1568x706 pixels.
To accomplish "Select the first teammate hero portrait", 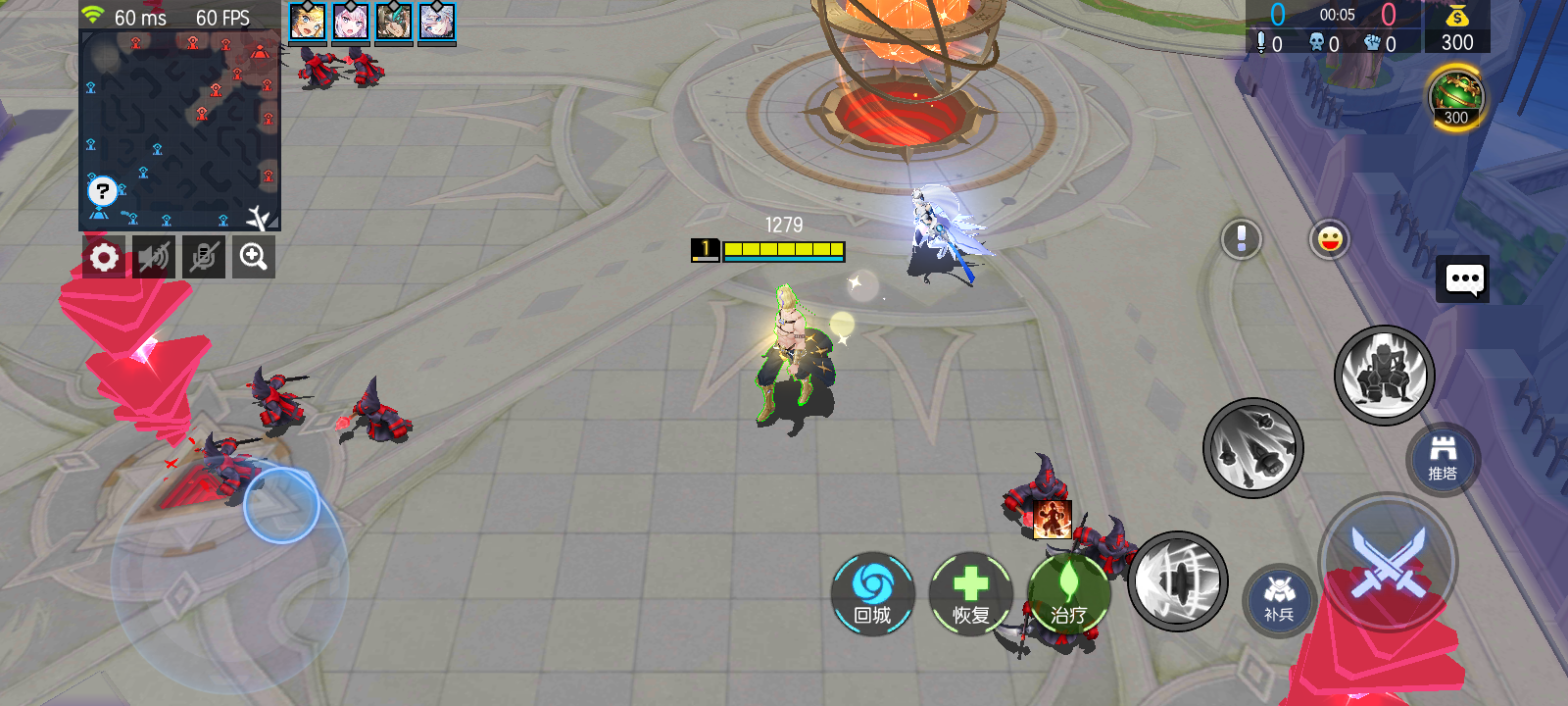I will tap(306, 23).
